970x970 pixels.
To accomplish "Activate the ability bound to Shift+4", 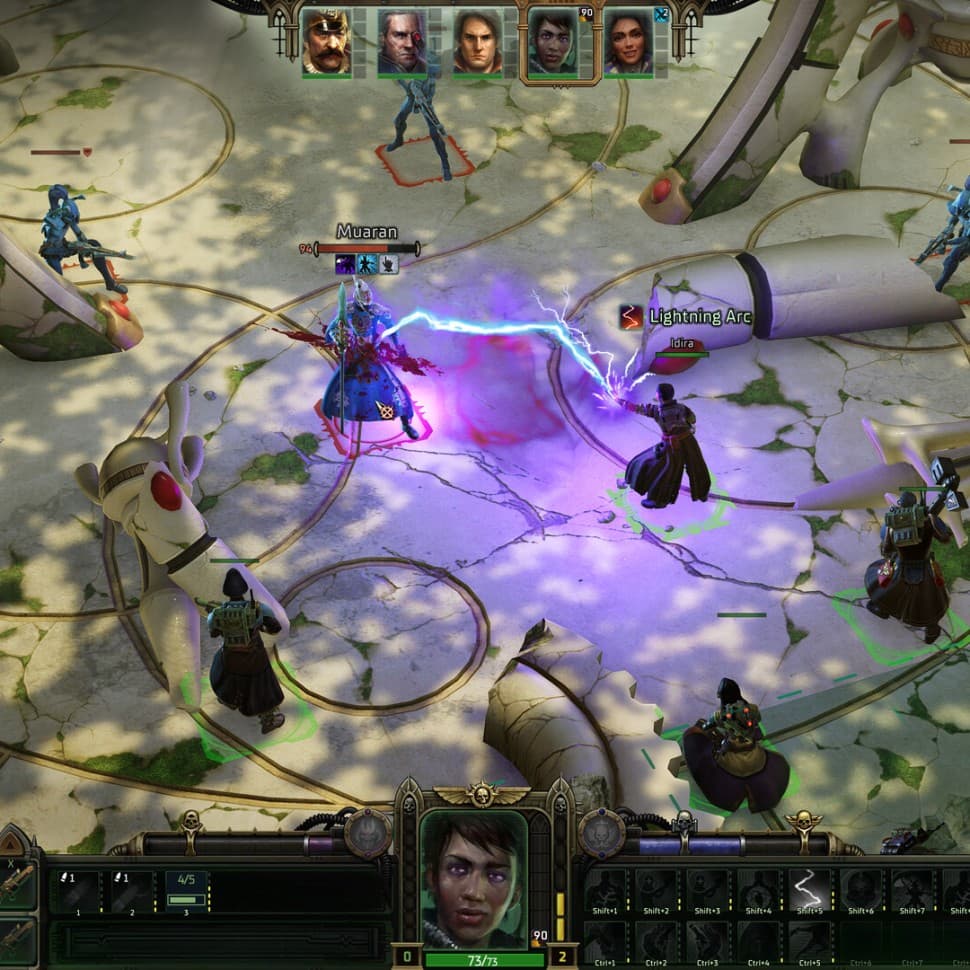I will point(757,890).
